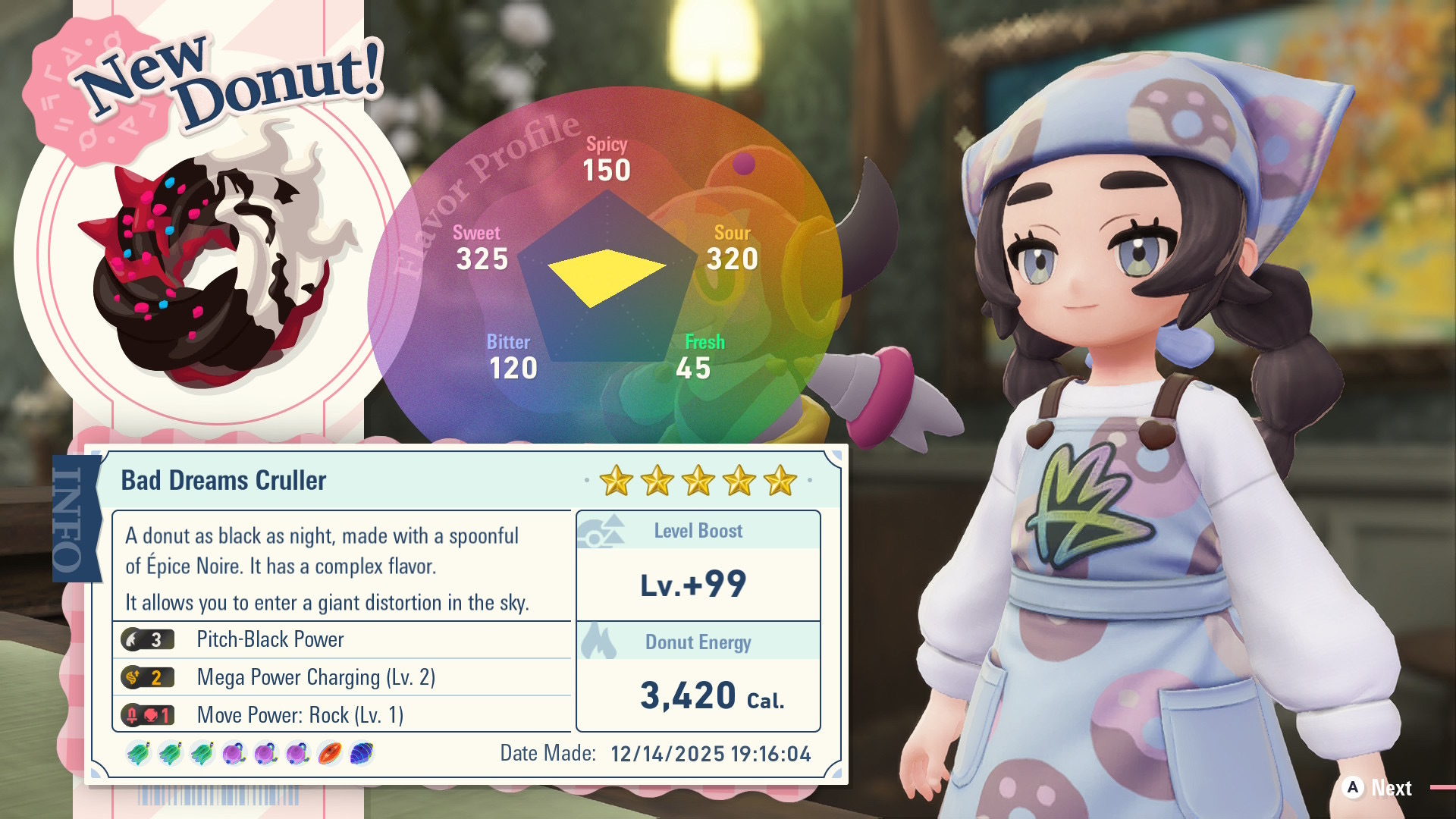1456x819 pixels.
Task: Click the fifth gold rating star
Action: pyautogui.click(x=780, y=480)
